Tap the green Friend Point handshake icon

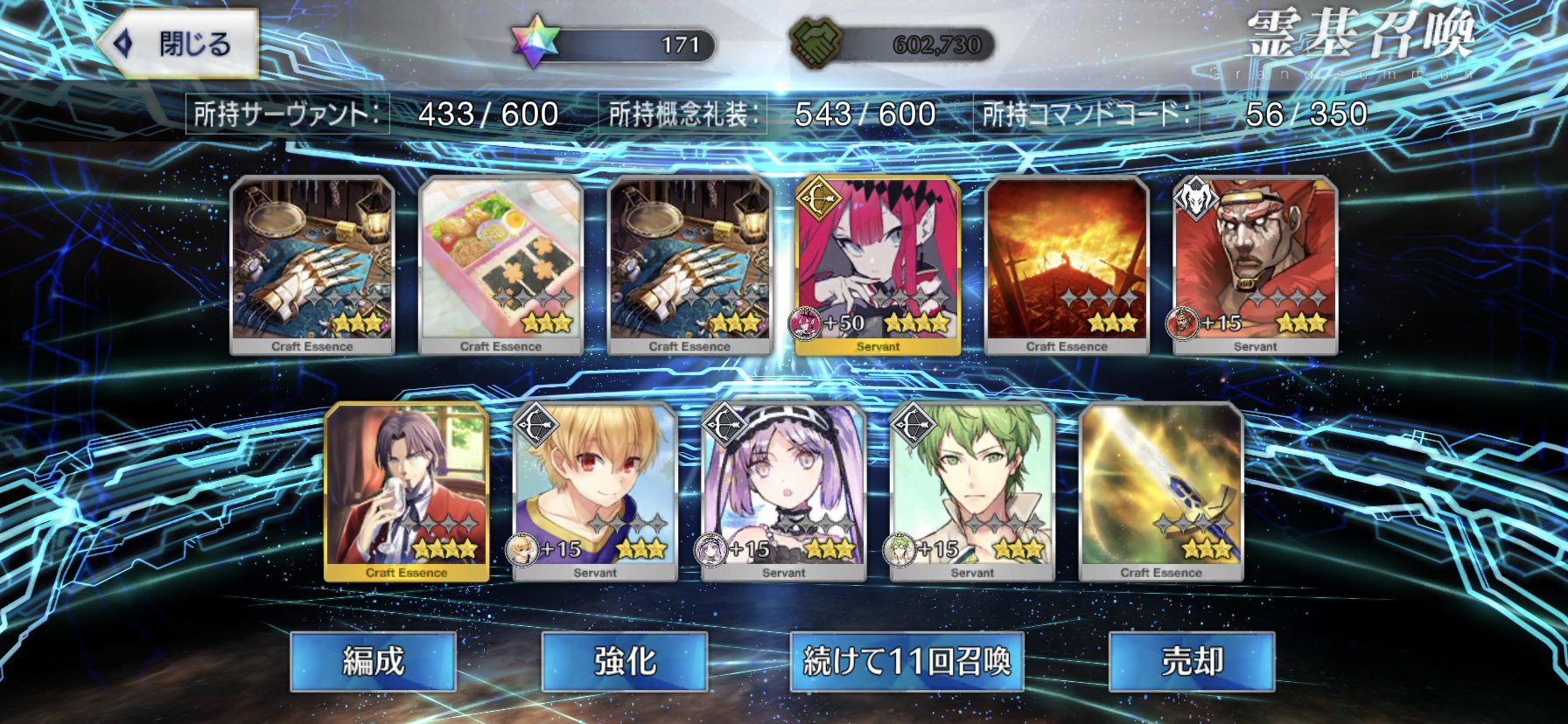pyautogui.click(x=815, y=44)
